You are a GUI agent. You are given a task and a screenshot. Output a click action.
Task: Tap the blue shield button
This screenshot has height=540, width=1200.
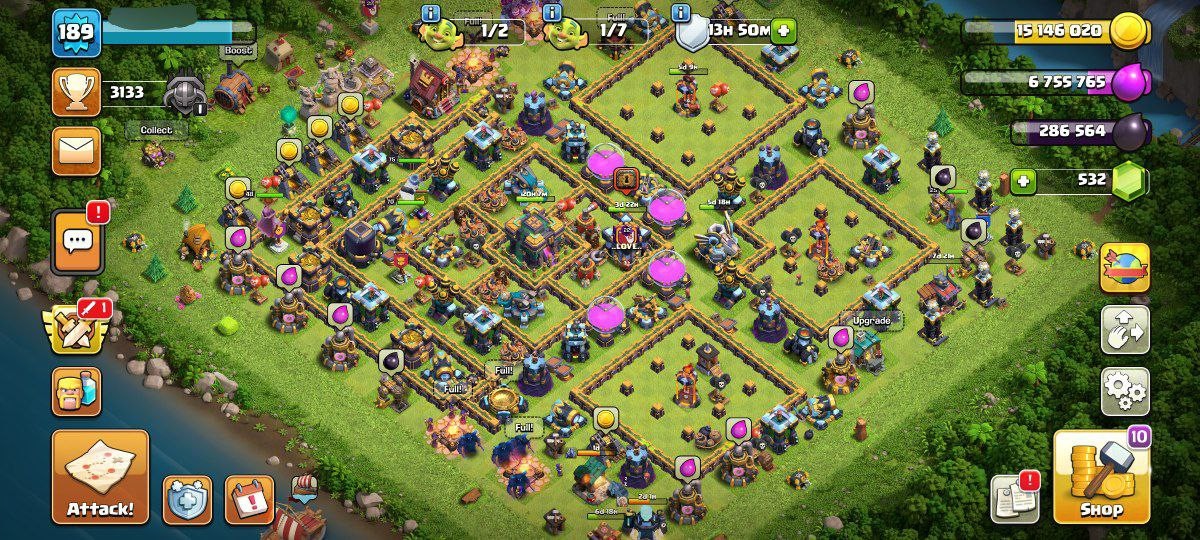[x=188, y=499]
